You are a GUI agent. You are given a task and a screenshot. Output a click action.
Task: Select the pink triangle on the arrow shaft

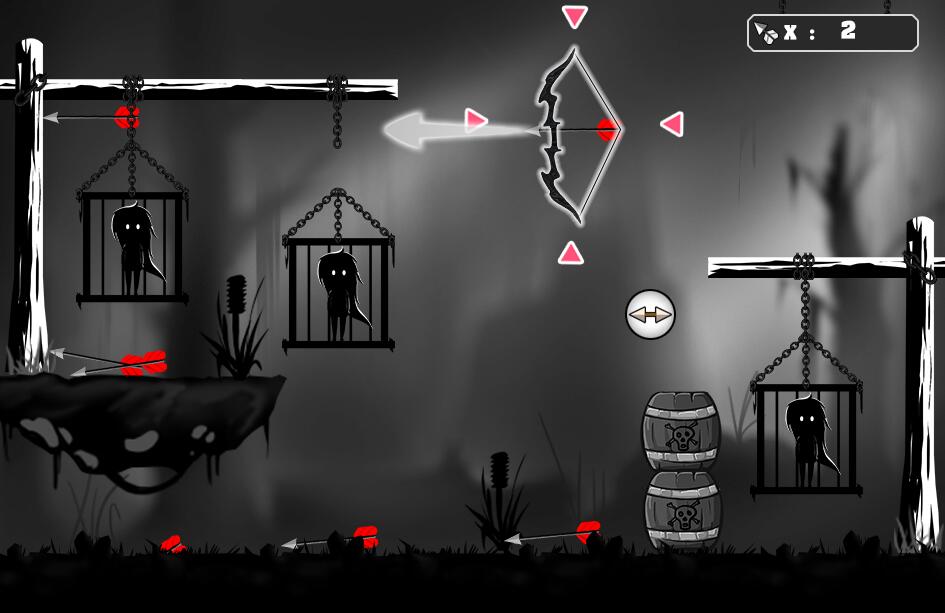475,121
